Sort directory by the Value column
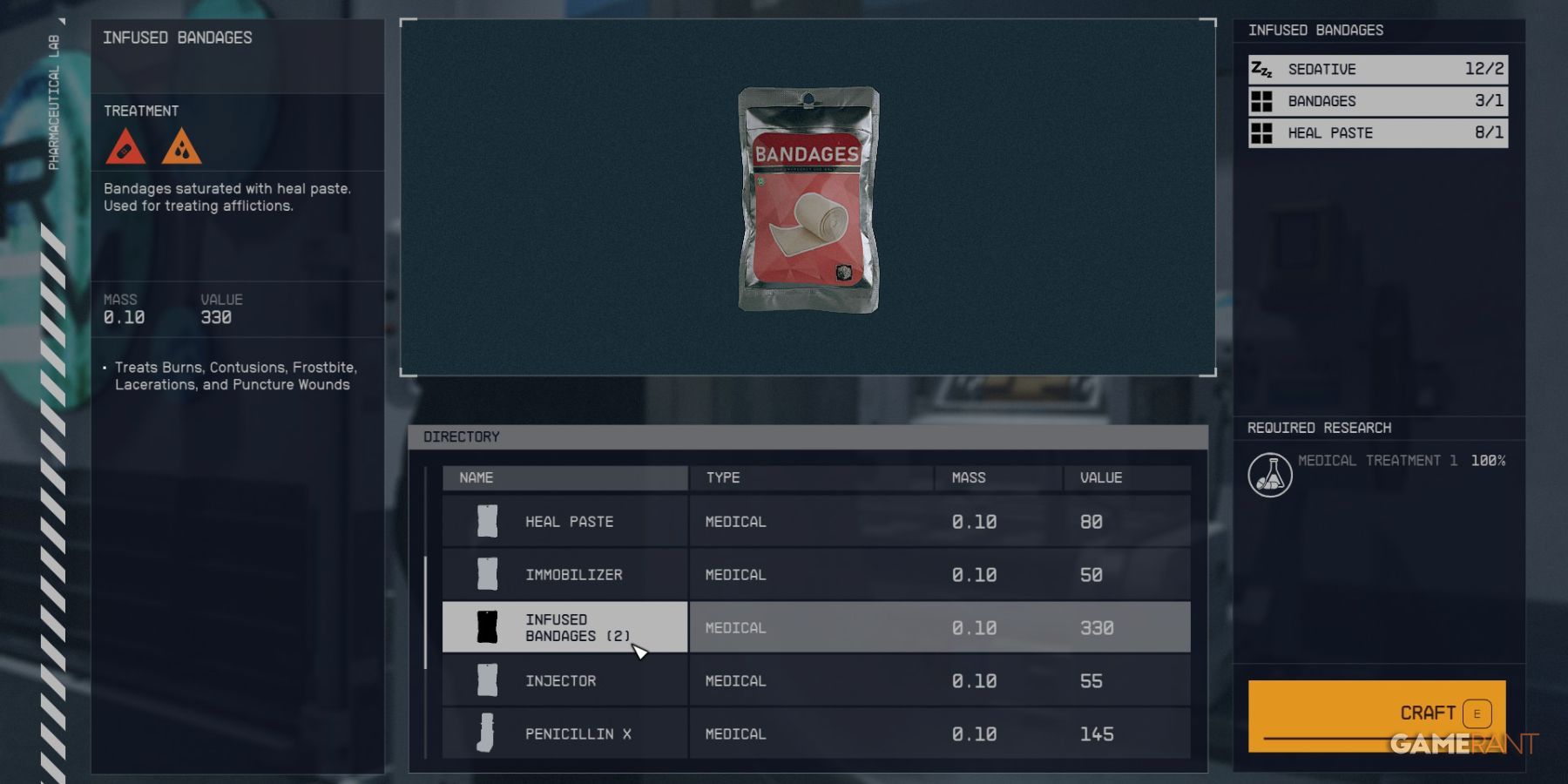Image resolution: width=1568 pixels, height=784 pixels. (x=1102, y=477)
